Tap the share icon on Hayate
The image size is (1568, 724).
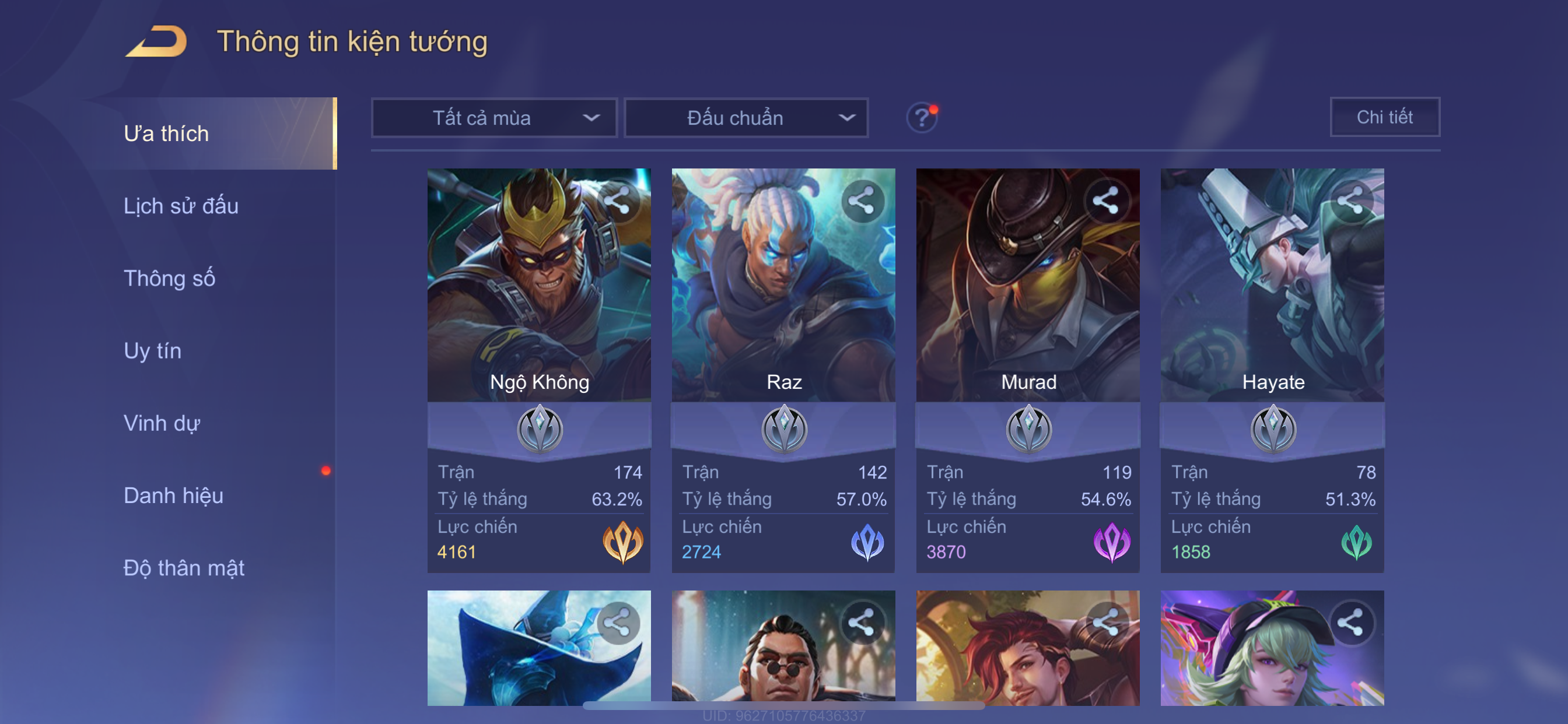[1350, 201]
